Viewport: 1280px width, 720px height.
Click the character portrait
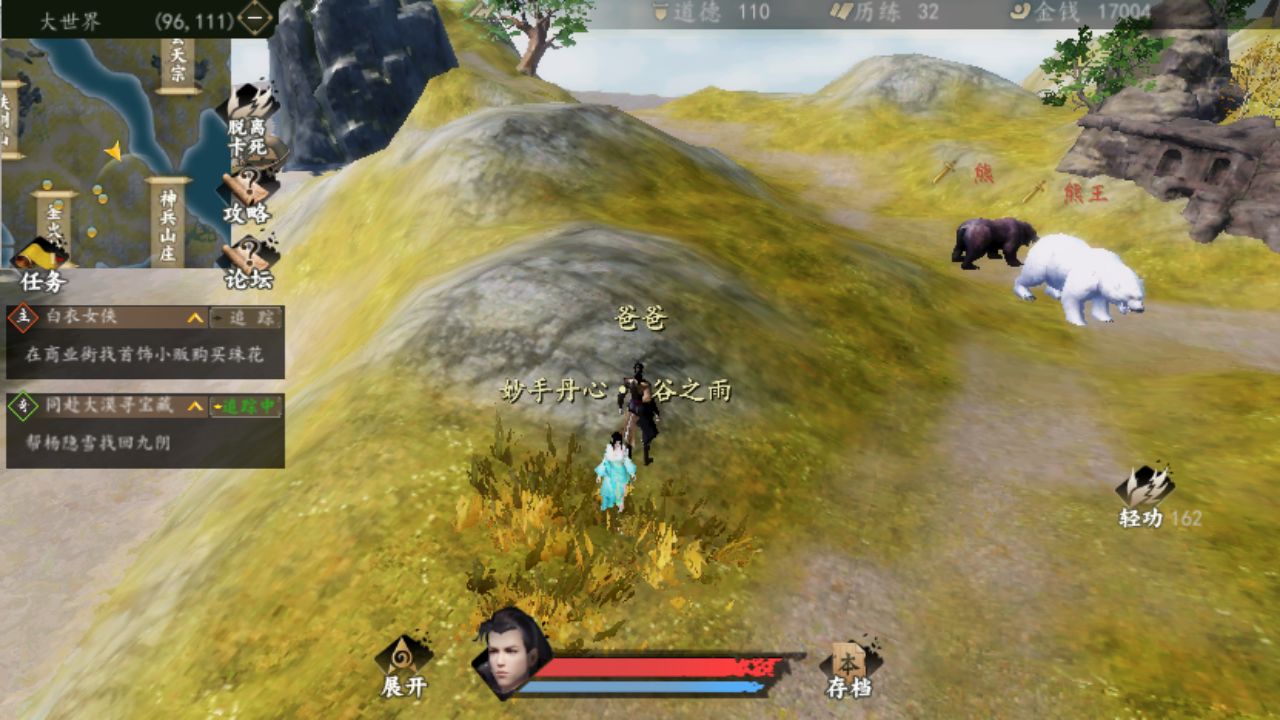pyautogui.click(x=510, y=650)
